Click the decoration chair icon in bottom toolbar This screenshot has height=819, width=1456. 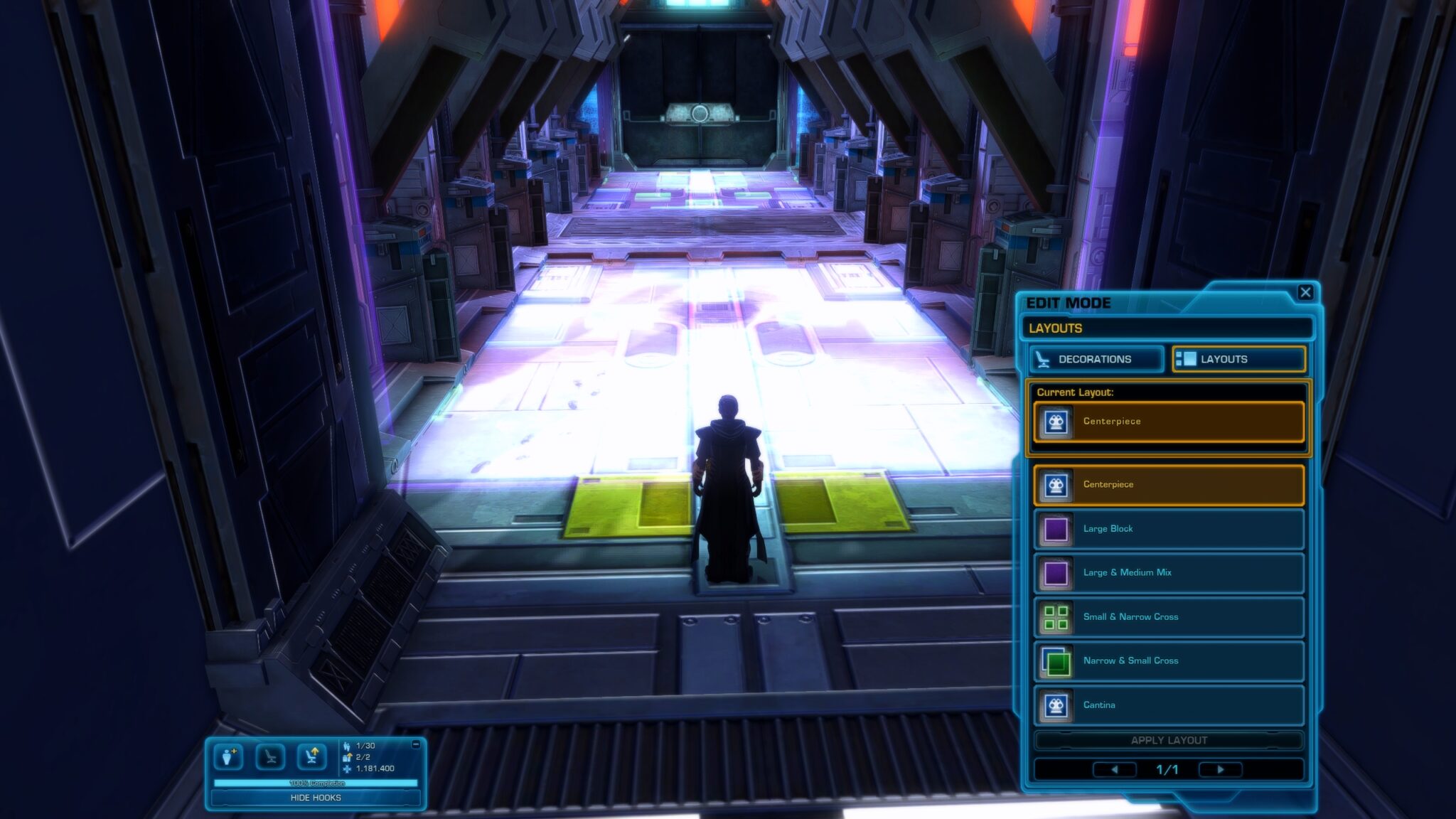point(271,756)
